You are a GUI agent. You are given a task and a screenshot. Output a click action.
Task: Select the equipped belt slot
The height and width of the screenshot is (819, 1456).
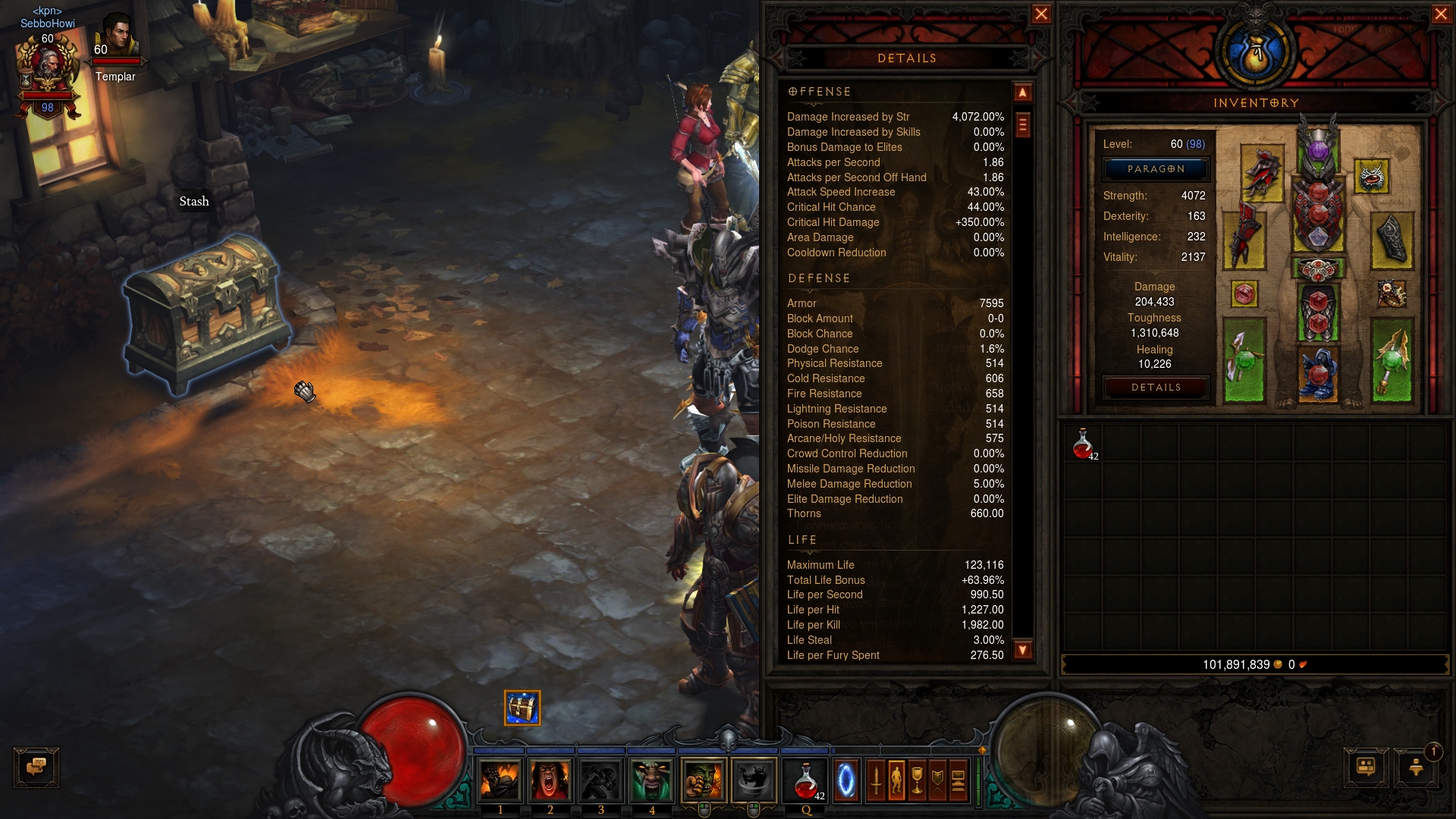pyautogui.click(x=1318, y=269)
